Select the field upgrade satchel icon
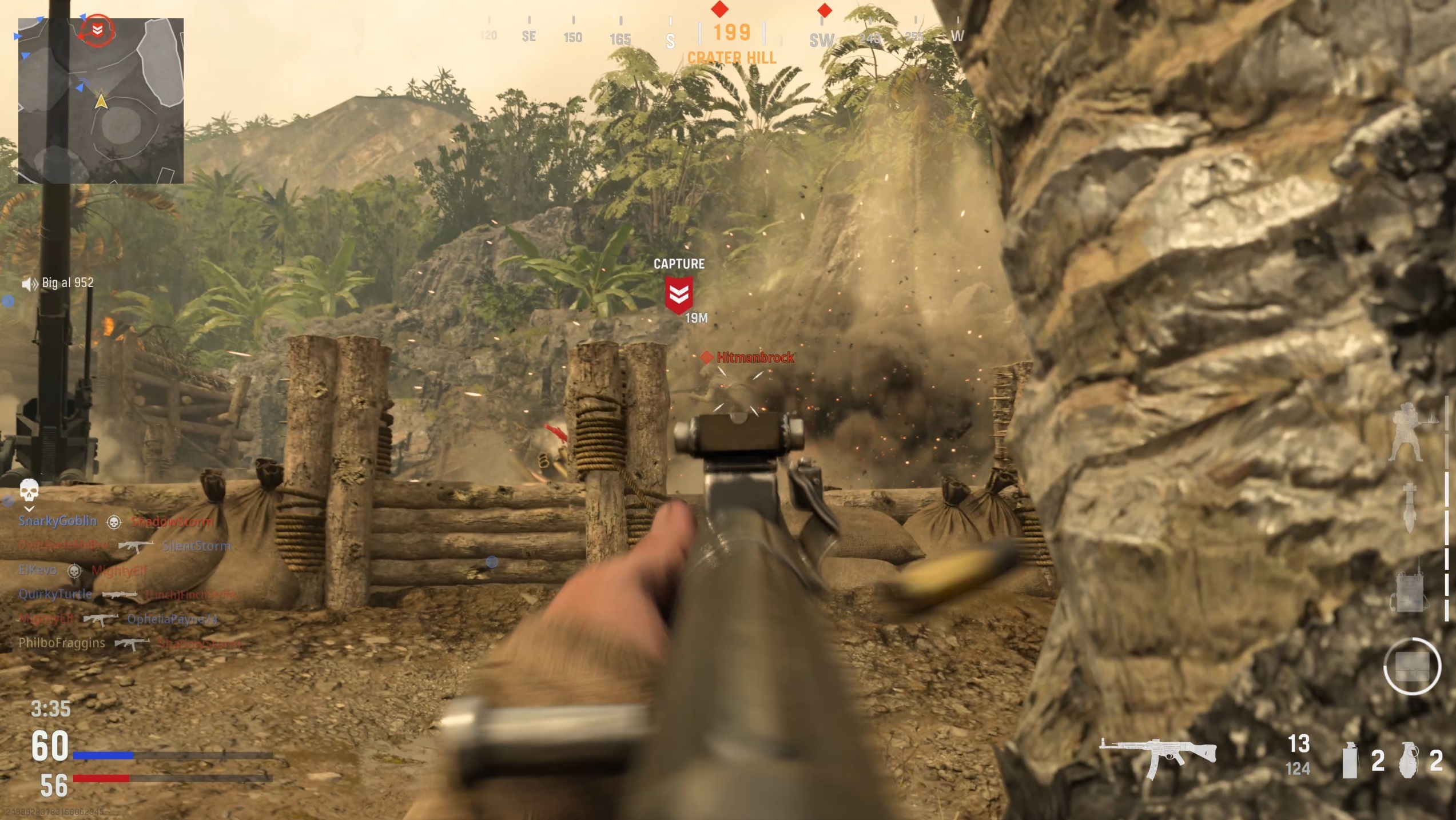 pyautogui.click(x=1411, y=666)
